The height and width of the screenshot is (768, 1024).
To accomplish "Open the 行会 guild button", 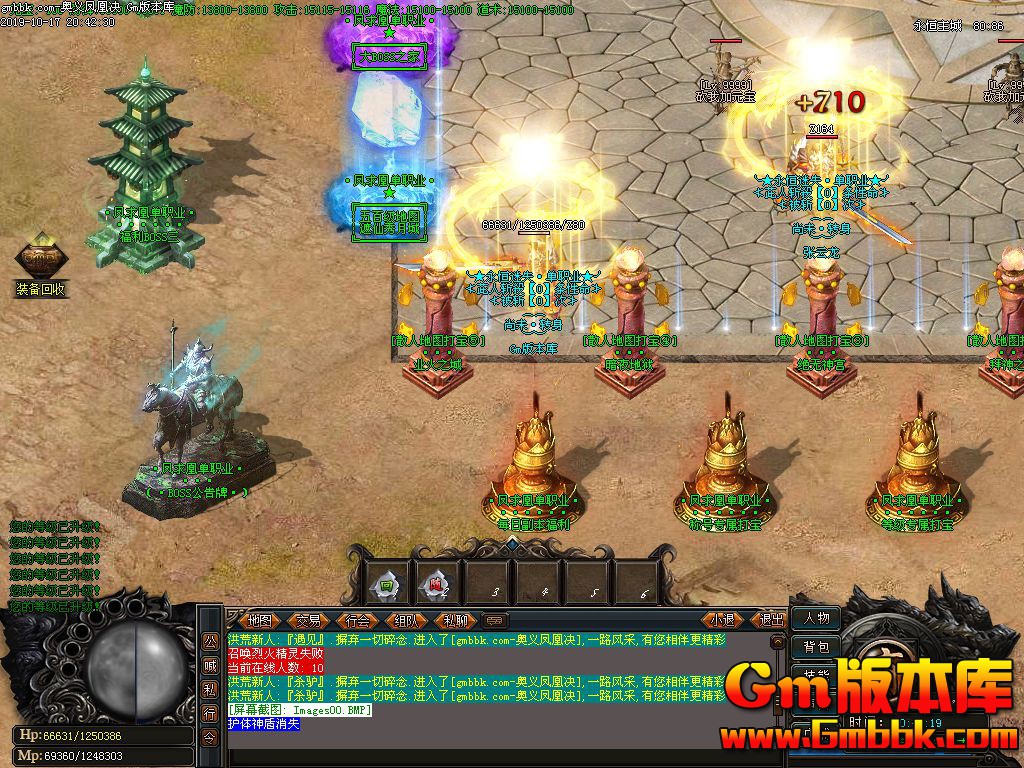I will tap(356, 620).
